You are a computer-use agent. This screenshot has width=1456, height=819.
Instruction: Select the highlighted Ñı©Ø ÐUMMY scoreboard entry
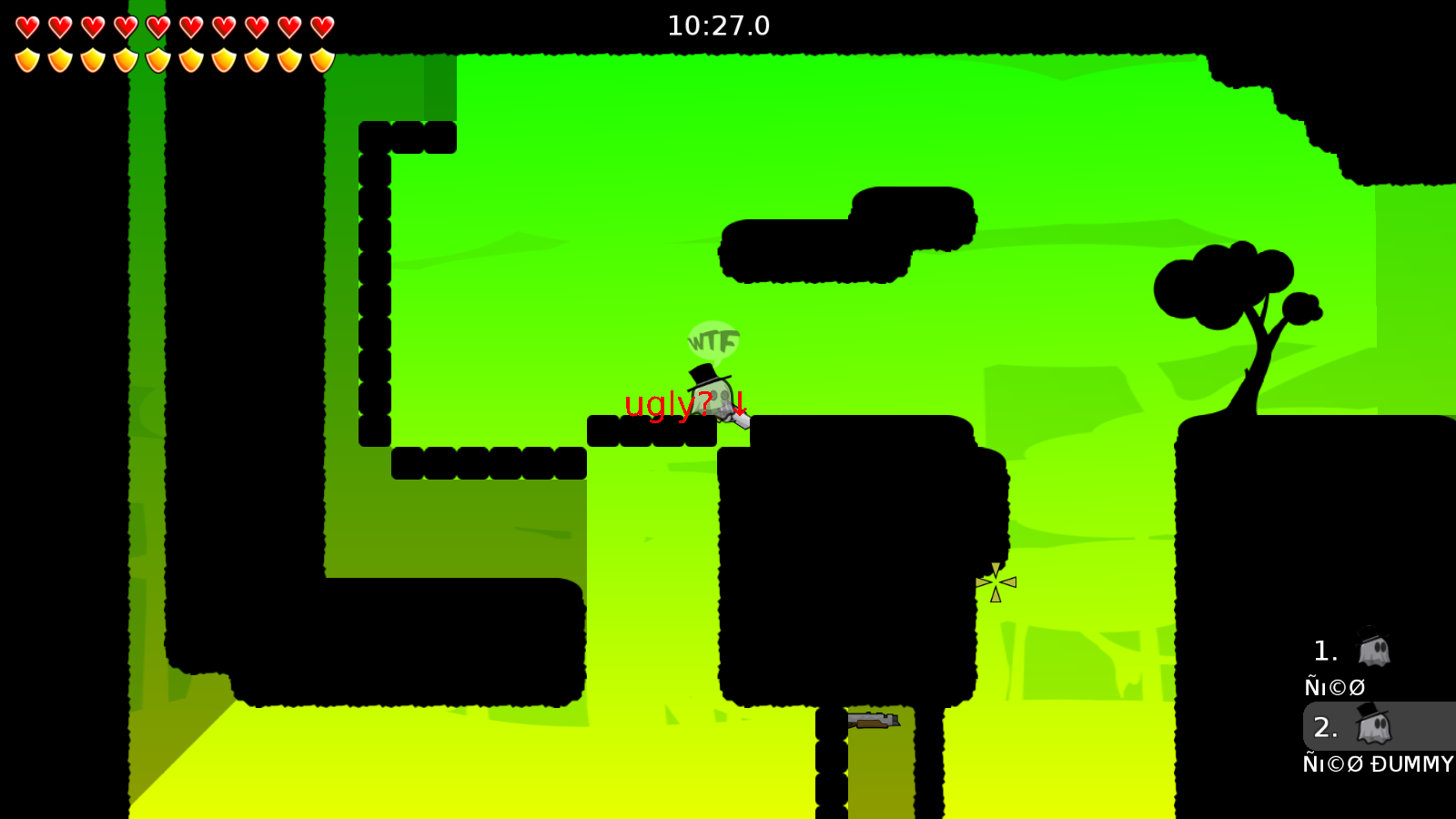click(x=1375, y=764)
